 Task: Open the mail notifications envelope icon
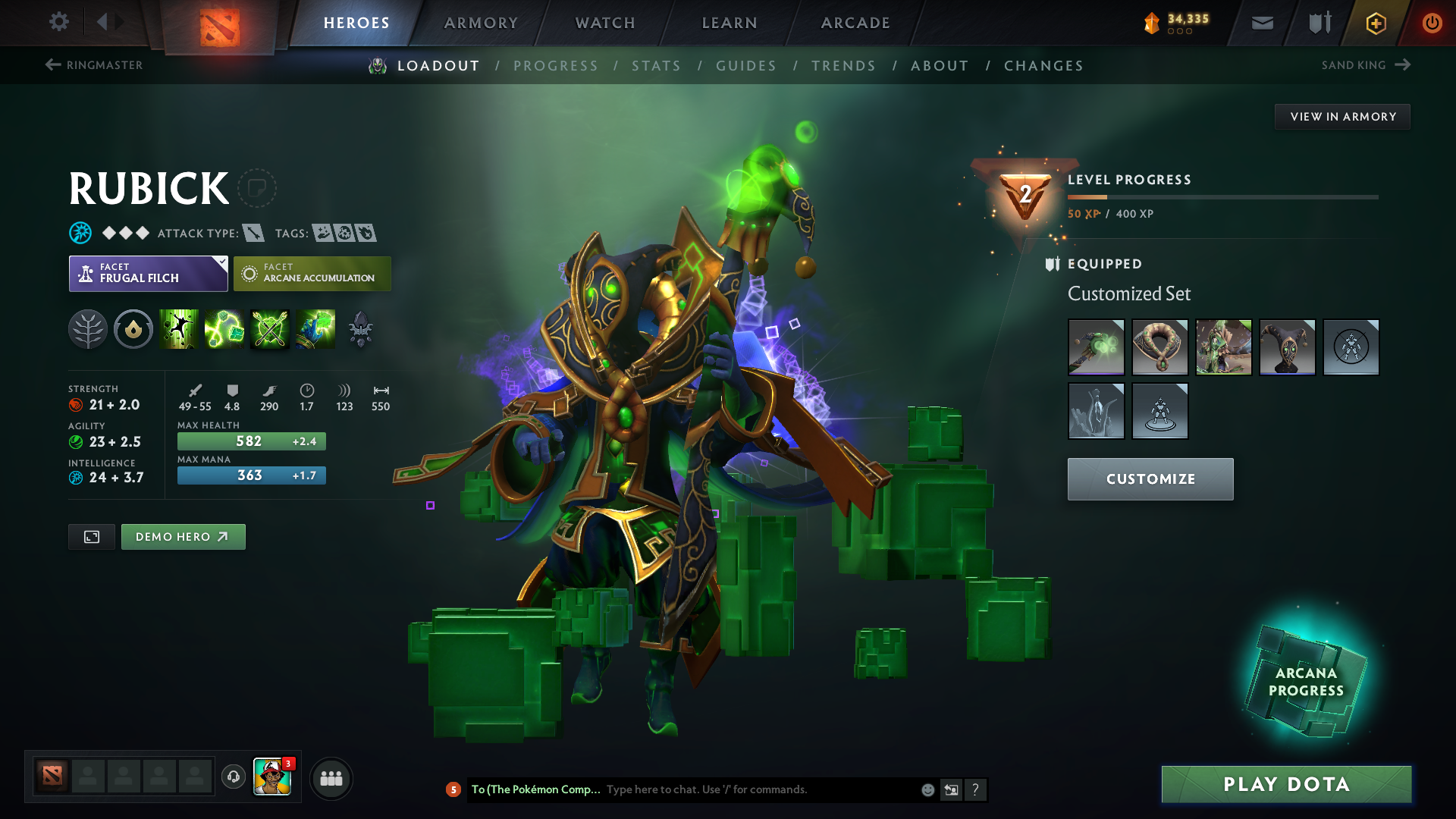(x=1261, y=23)
